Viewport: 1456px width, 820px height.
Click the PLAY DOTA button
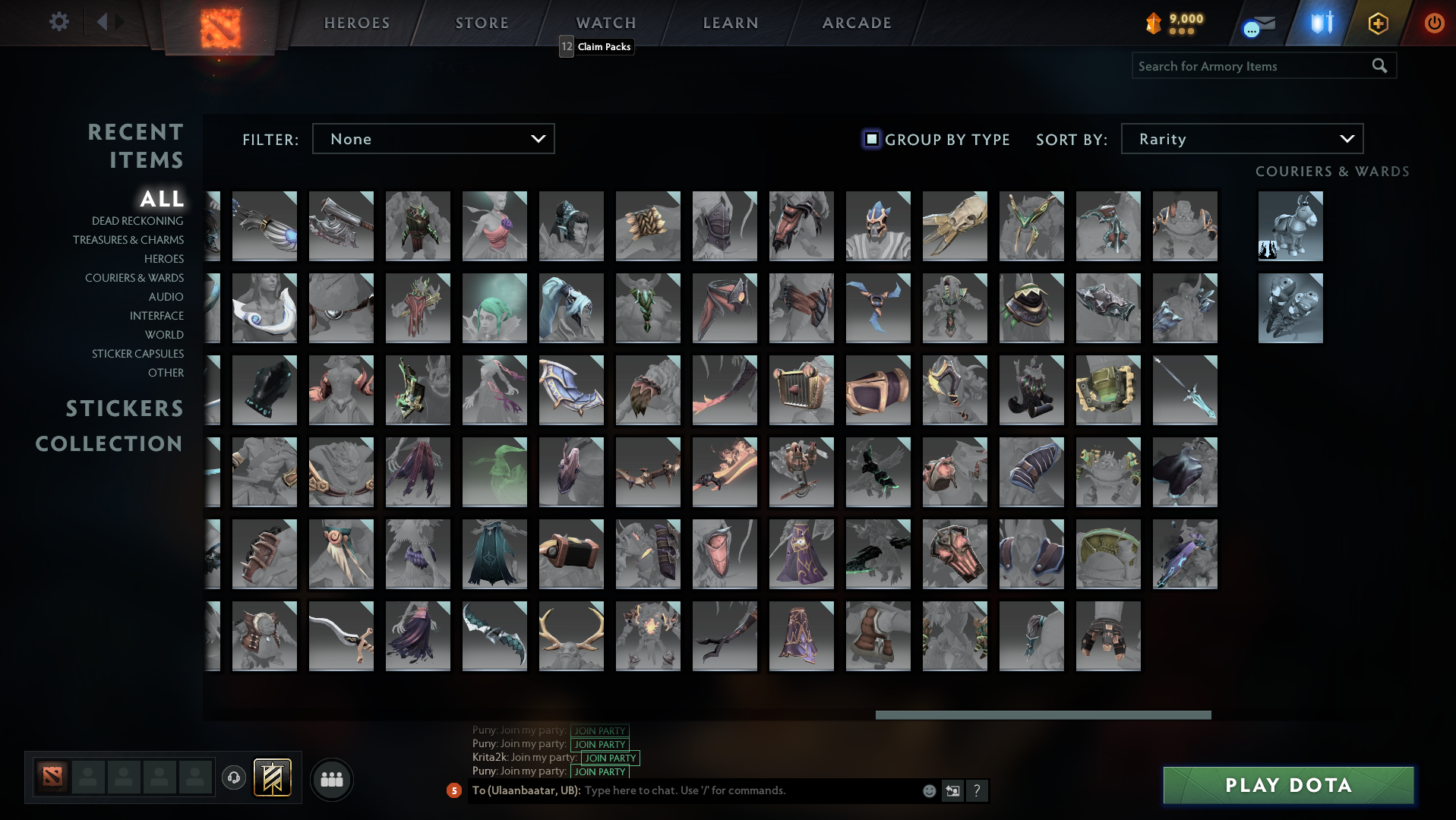(x=1287, y=785)
